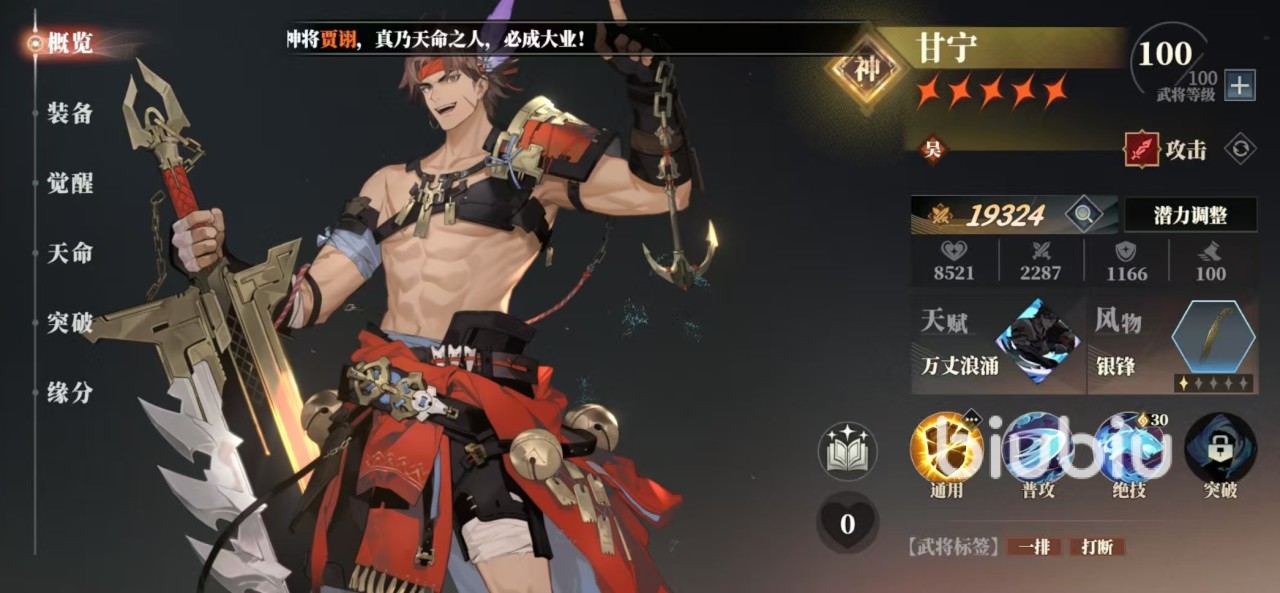
Task: Tap the 神 rarity badge
Action: (x=865, y=70)
